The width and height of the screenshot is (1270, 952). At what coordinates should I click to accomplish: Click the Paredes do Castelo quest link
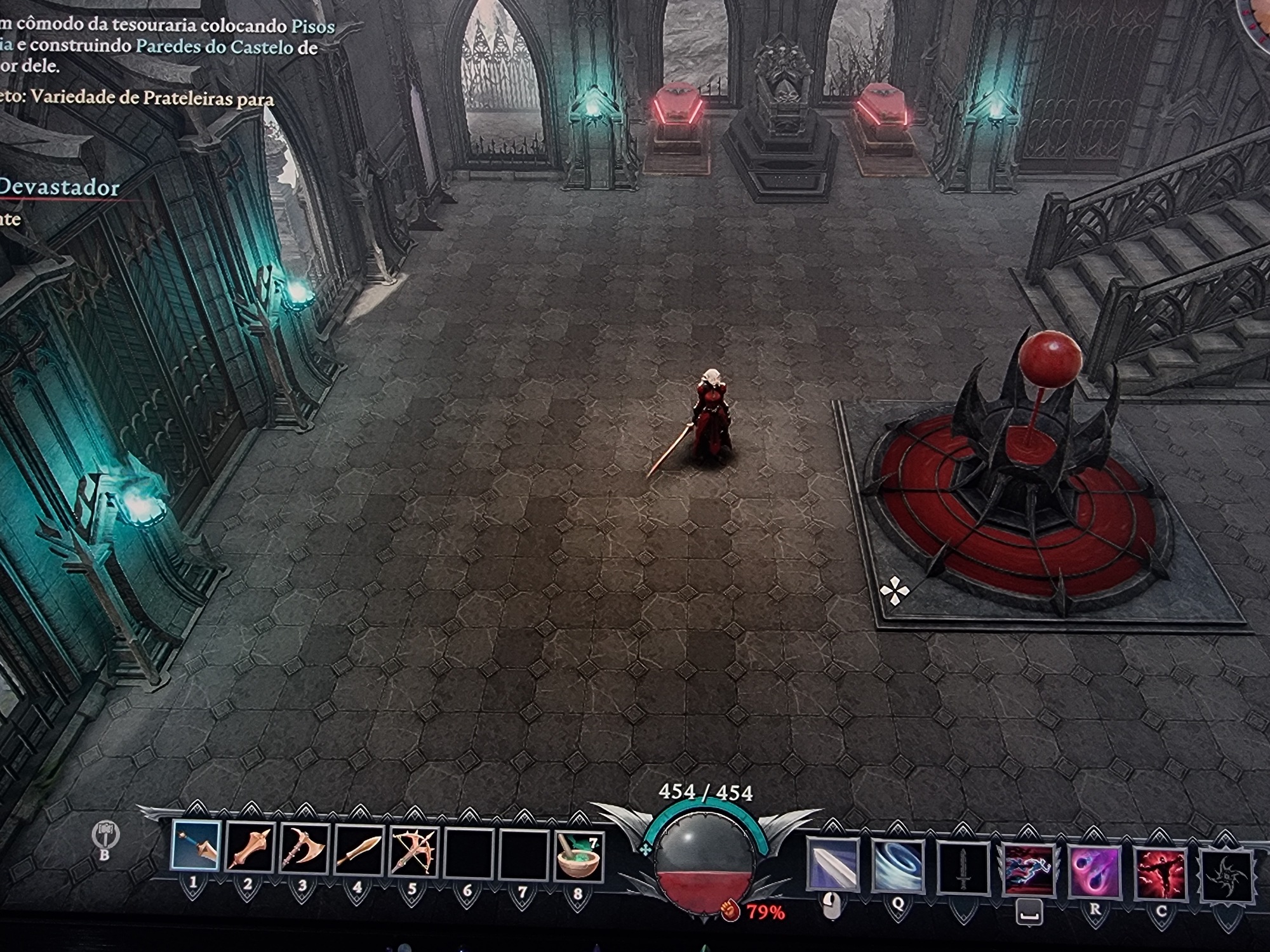tap(214, 46)
